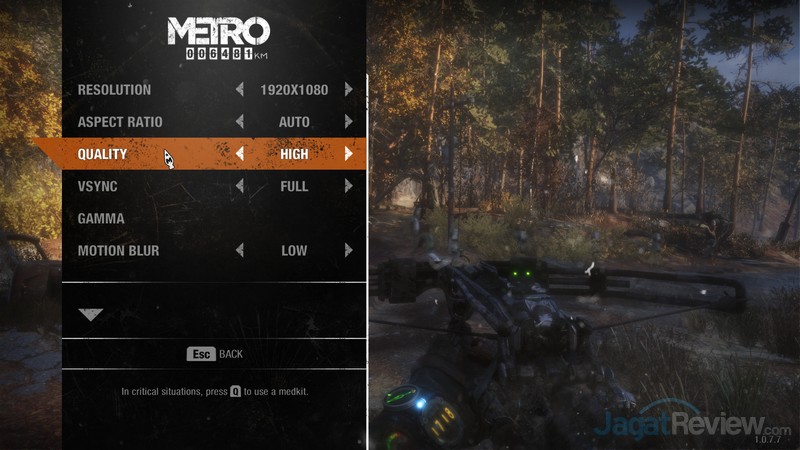Image resolution: width=800 pixels, height=450 pixels.
Task: Select the VSync row
Action: 96,186
